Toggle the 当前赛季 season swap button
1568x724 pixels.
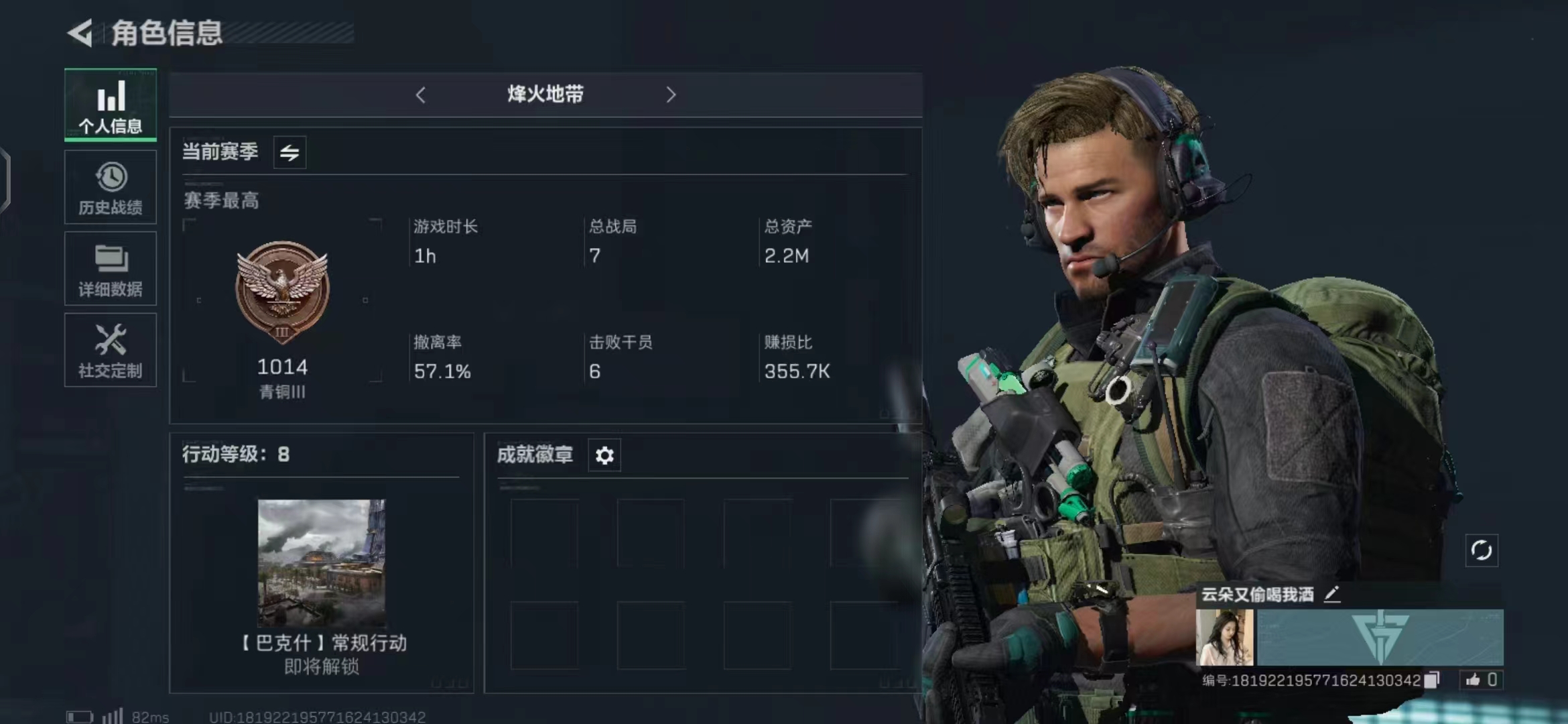click(x=289, y=153)
